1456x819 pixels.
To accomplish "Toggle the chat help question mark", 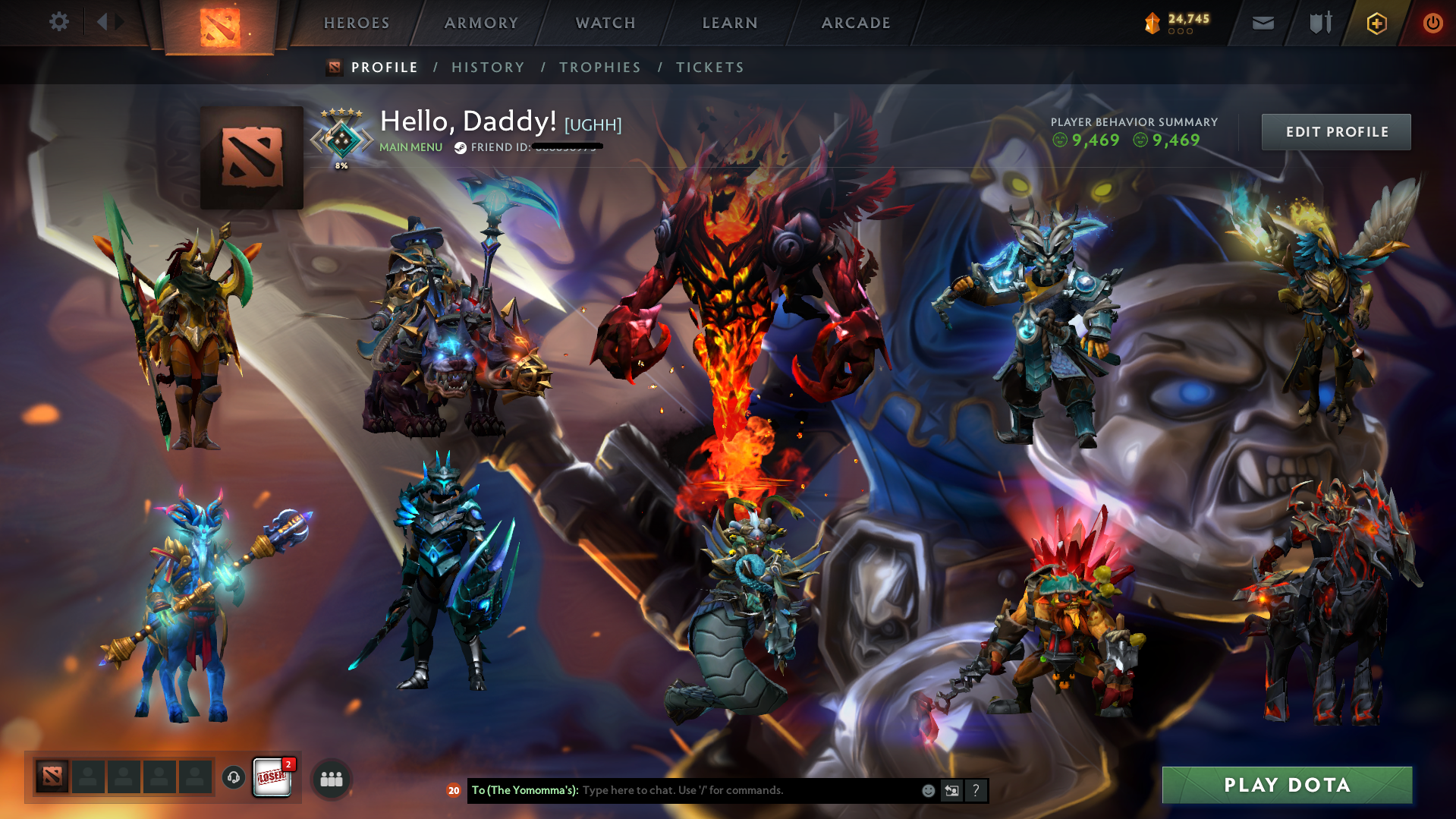I will pyautogui.click(x=976, y=790).
